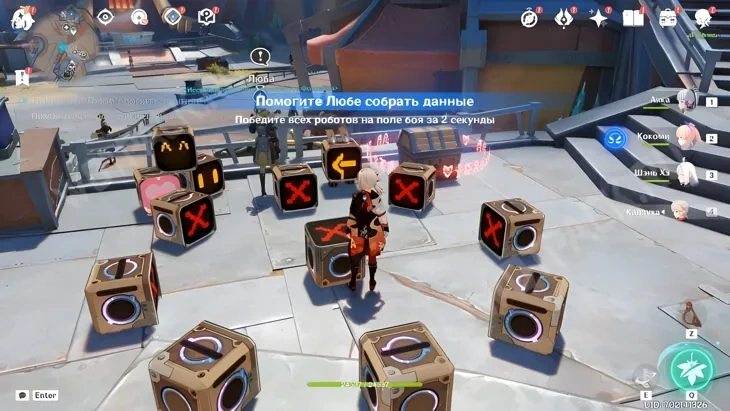Screen dimensions: 730x411
Task: Select the first party member slot
Action: pos(686,101)
